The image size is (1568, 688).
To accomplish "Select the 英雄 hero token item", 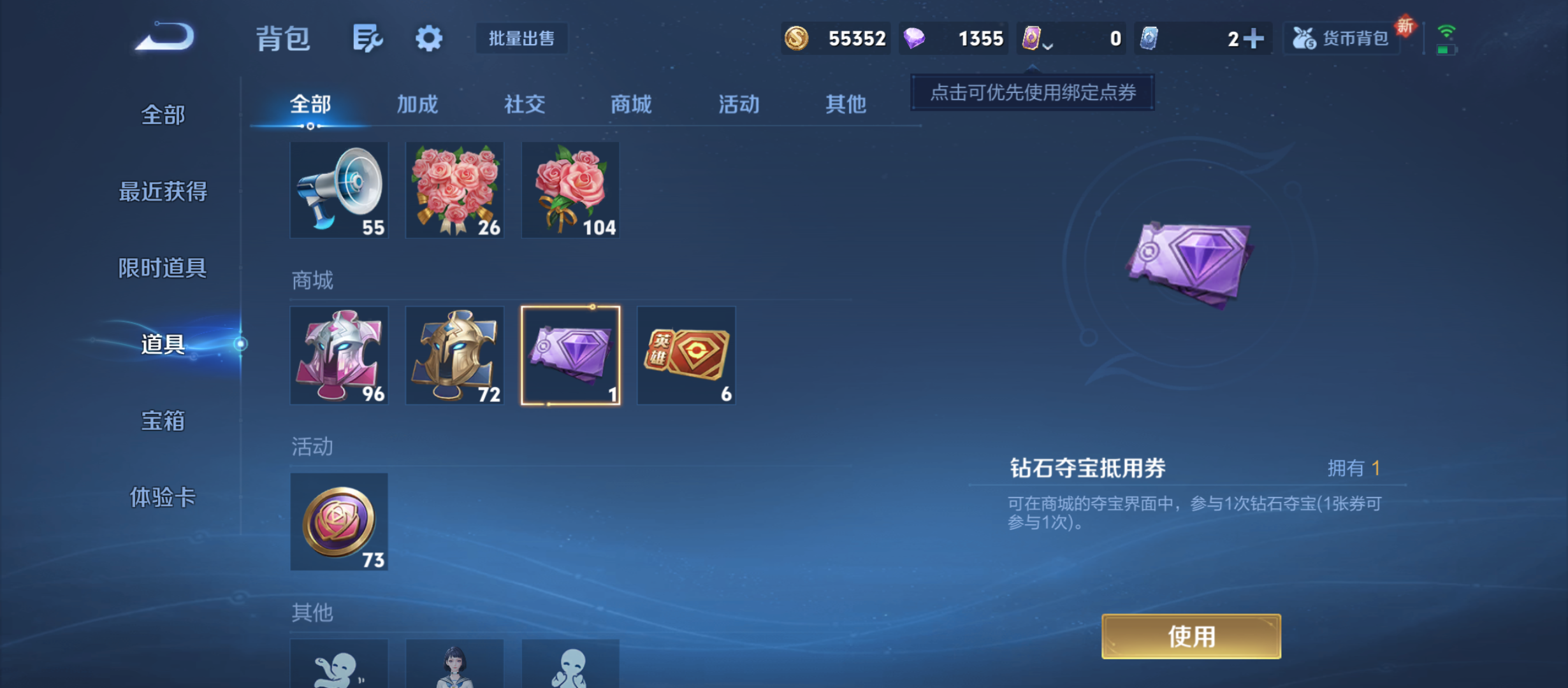I will click(x=686, y=355).
